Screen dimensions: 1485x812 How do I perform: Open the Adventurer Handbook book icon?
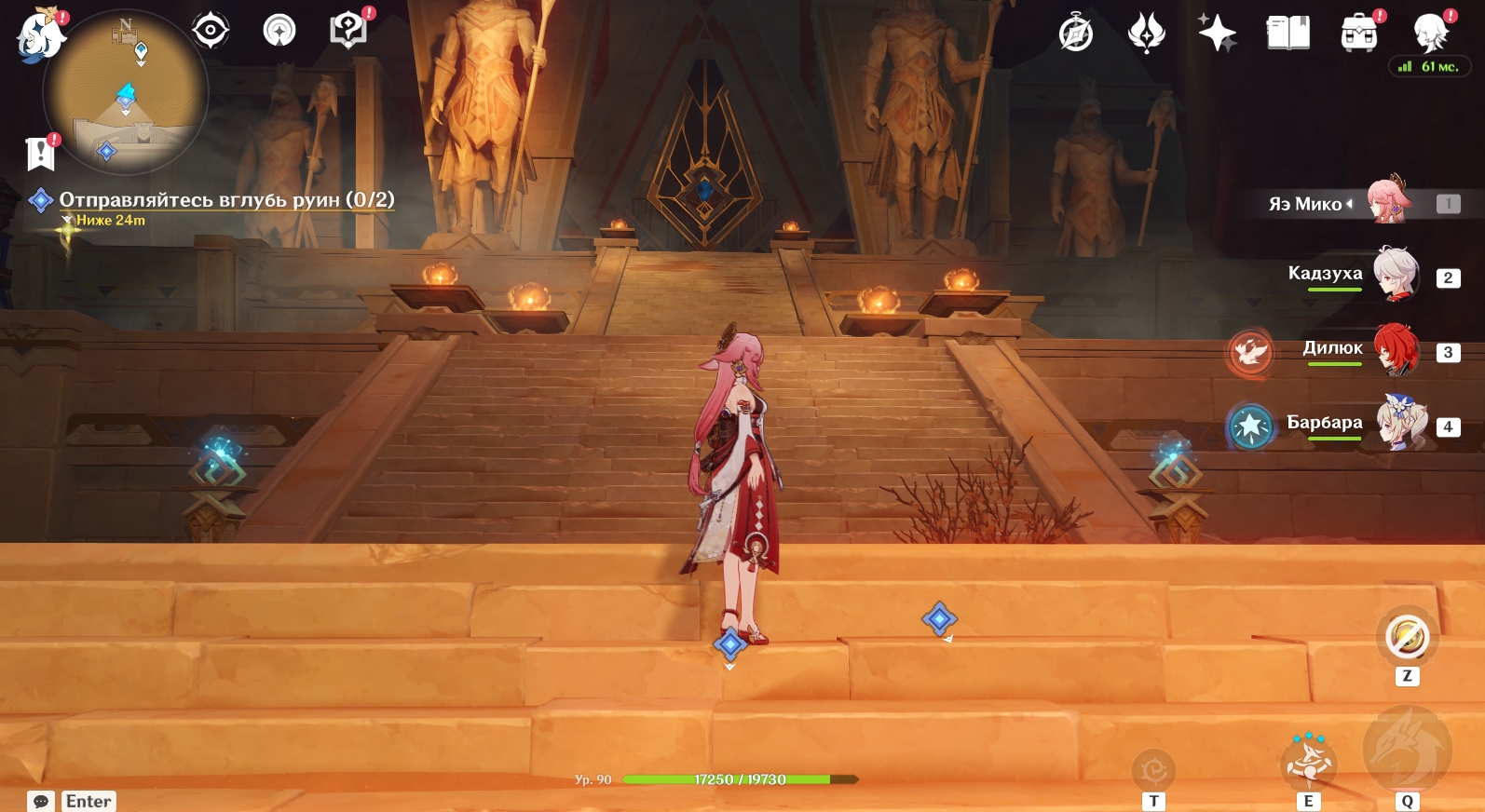[x=1288, y=34]
